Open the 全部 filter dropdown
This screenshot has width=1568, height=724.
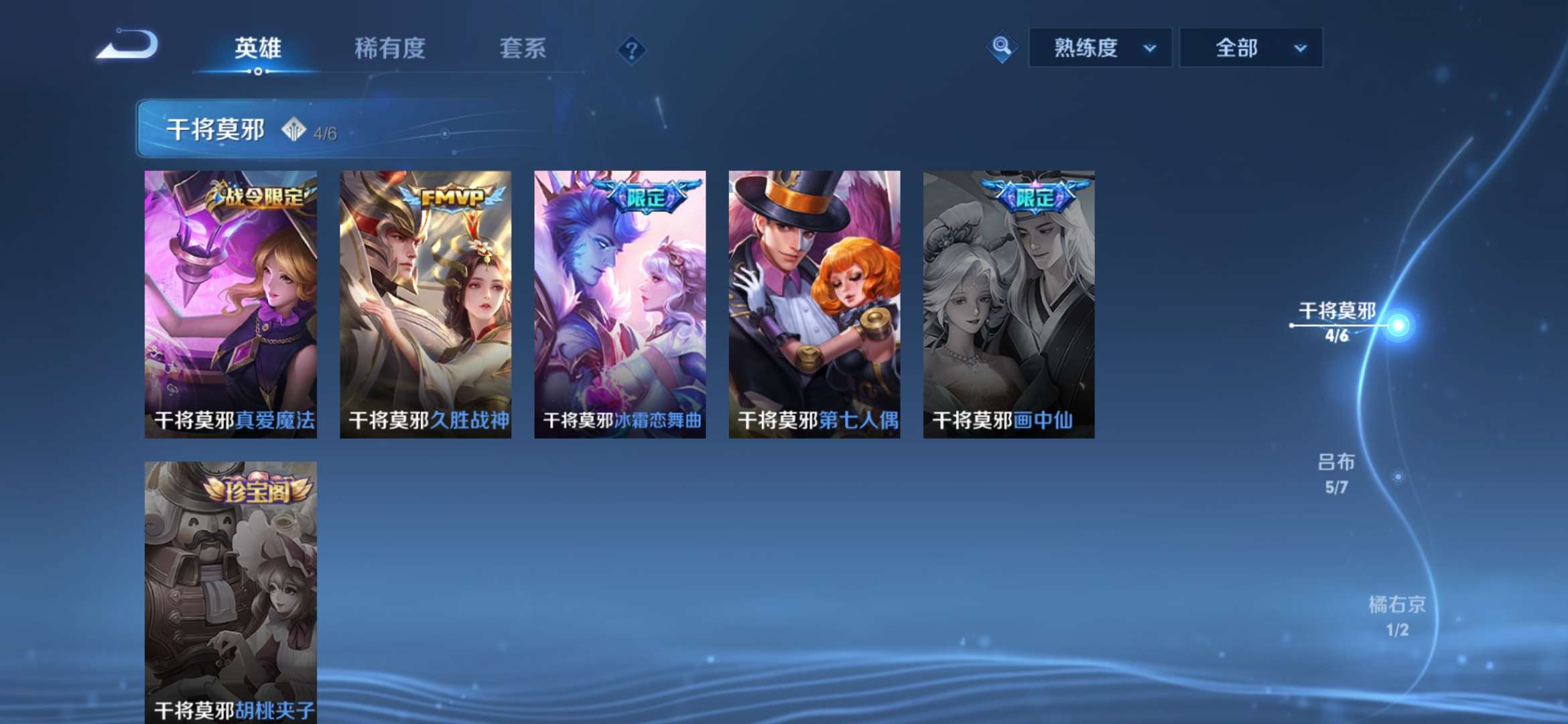(1249, 48)
